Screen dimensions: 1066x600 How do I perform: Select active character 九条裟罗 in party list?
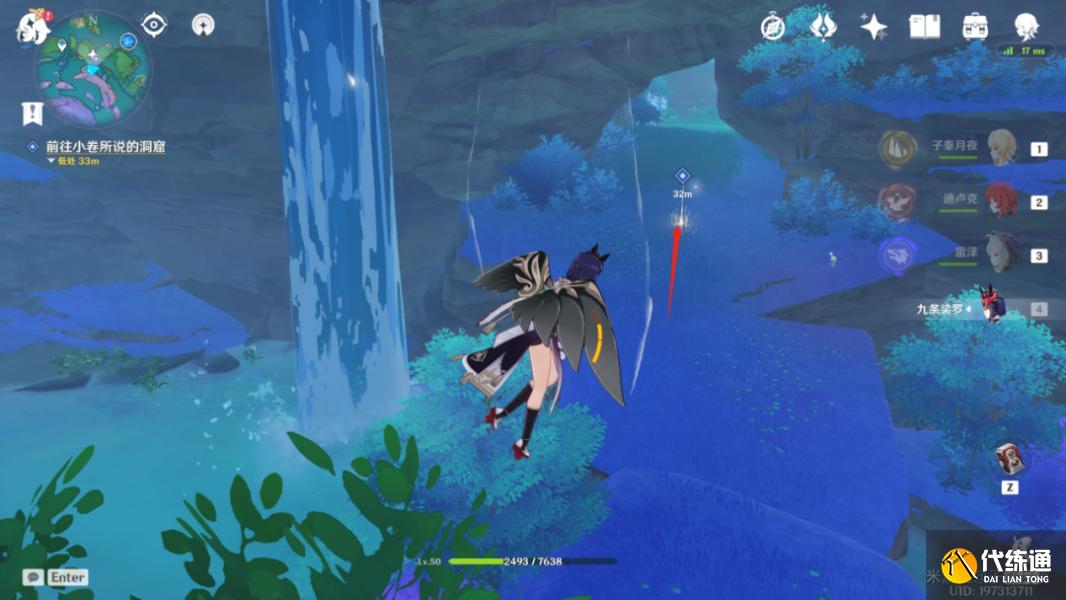[x=995, y=307]
